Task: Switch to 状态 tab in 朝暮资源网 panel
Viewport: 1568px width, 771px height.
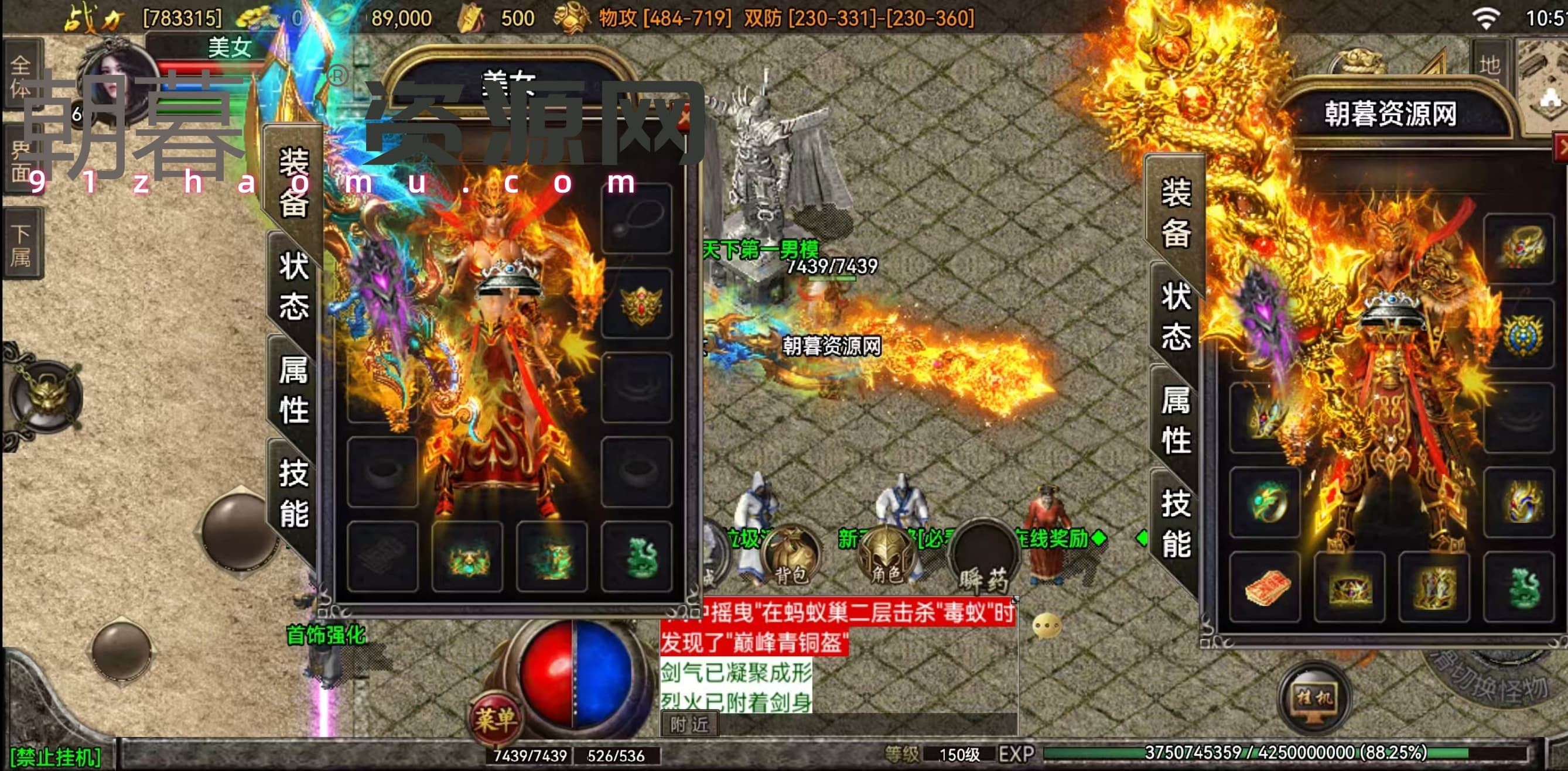Action: tap(1176, 317)
